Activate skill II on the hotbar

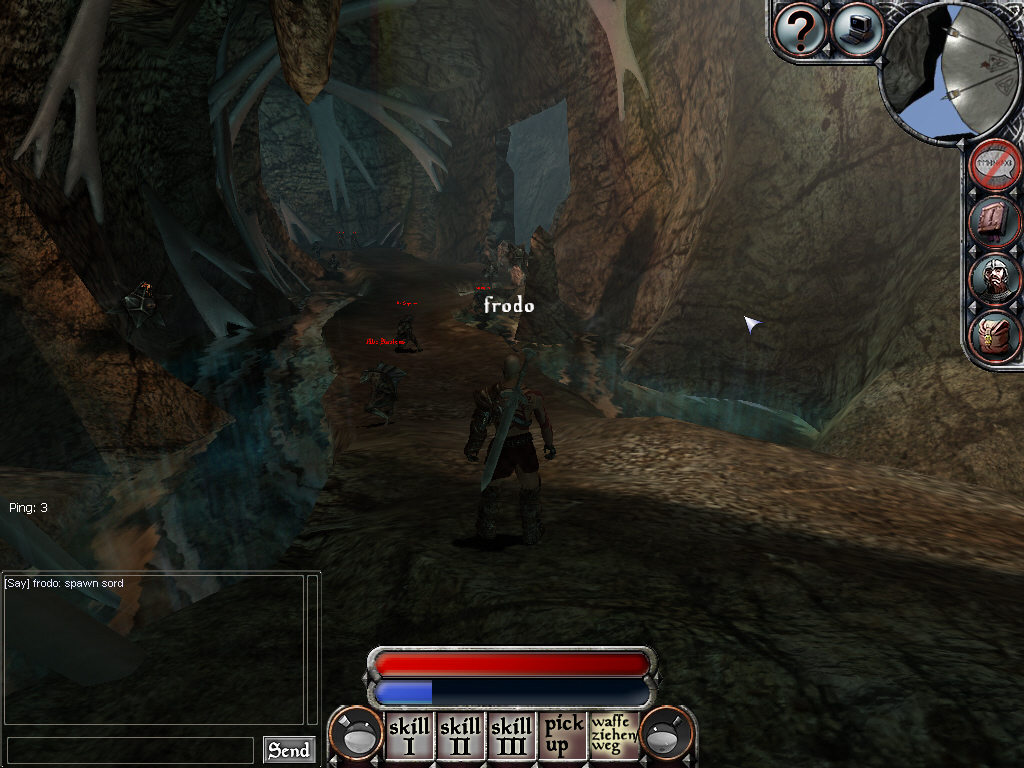pyautogui.click(x=460, y=736)
